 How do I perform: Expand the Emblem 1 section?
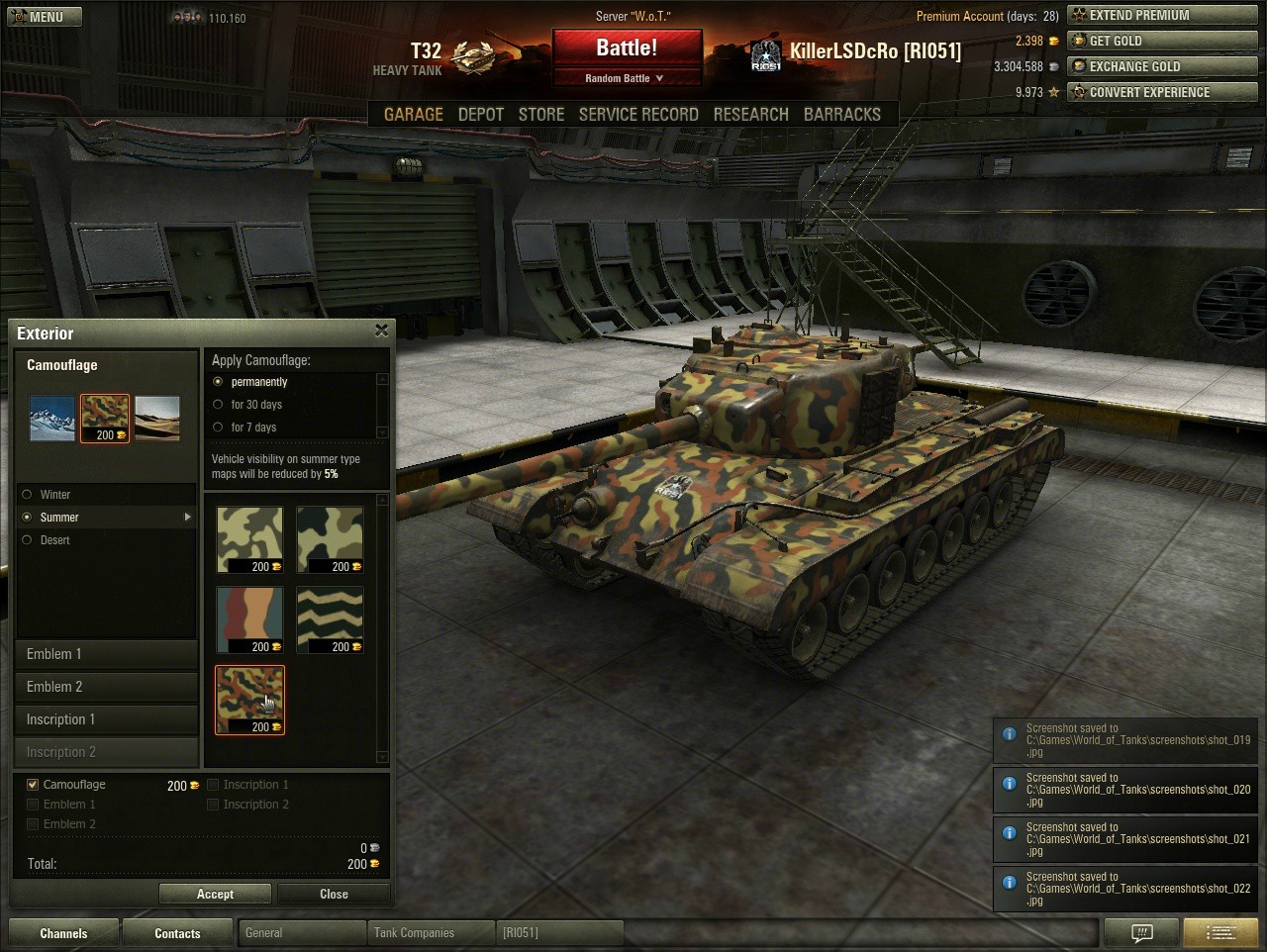[x=106, y=654]
